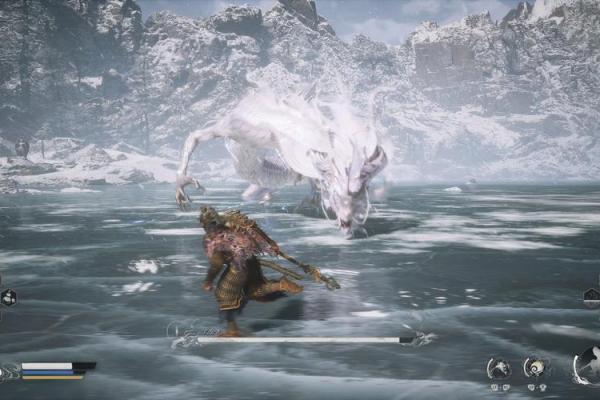This screenshot has height=400, width=600.
Task: Trigger the large transformation icon in the corner
Action: pos(587,365)
